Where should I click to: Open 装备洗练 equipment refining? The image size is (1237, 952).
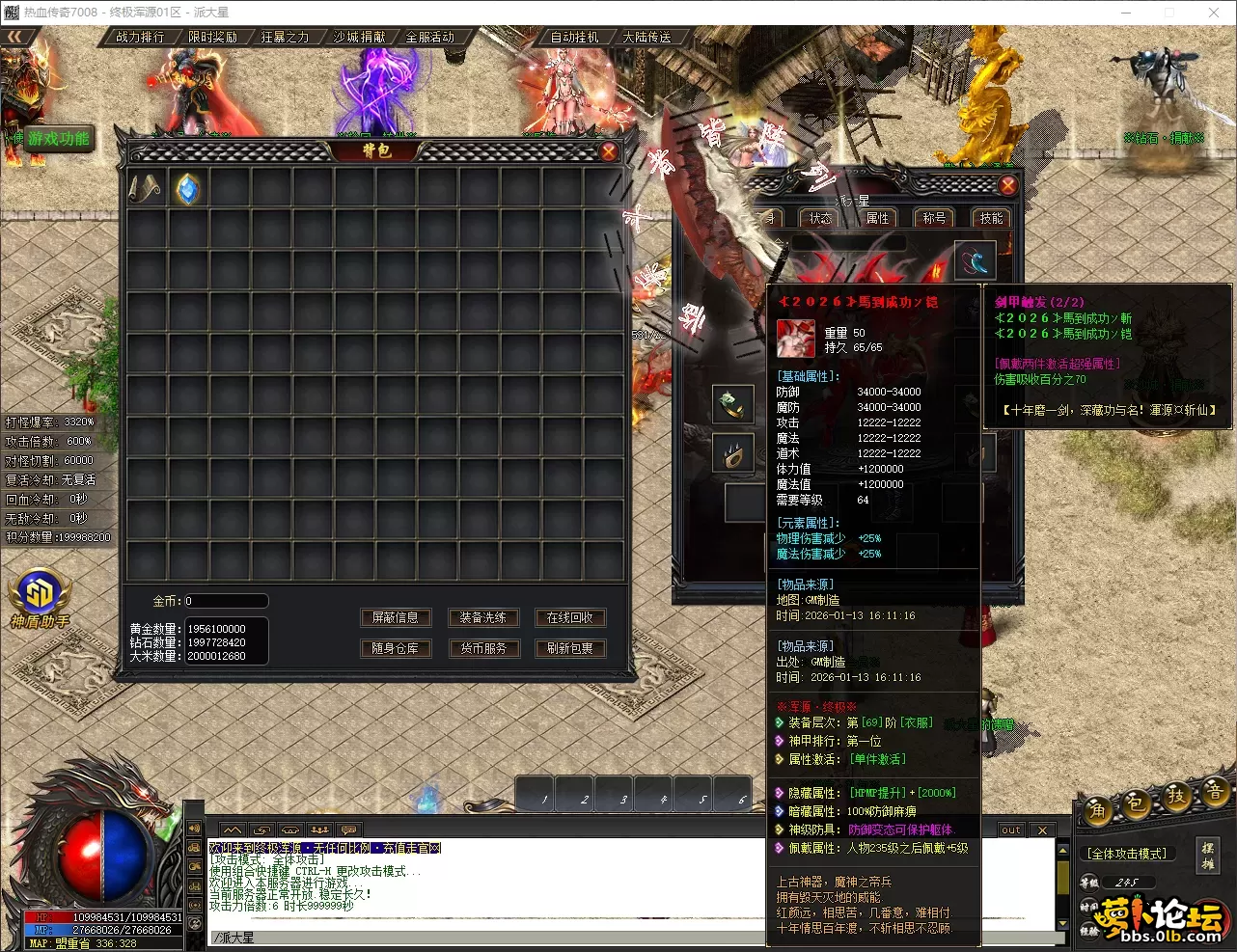click(482, 617)
